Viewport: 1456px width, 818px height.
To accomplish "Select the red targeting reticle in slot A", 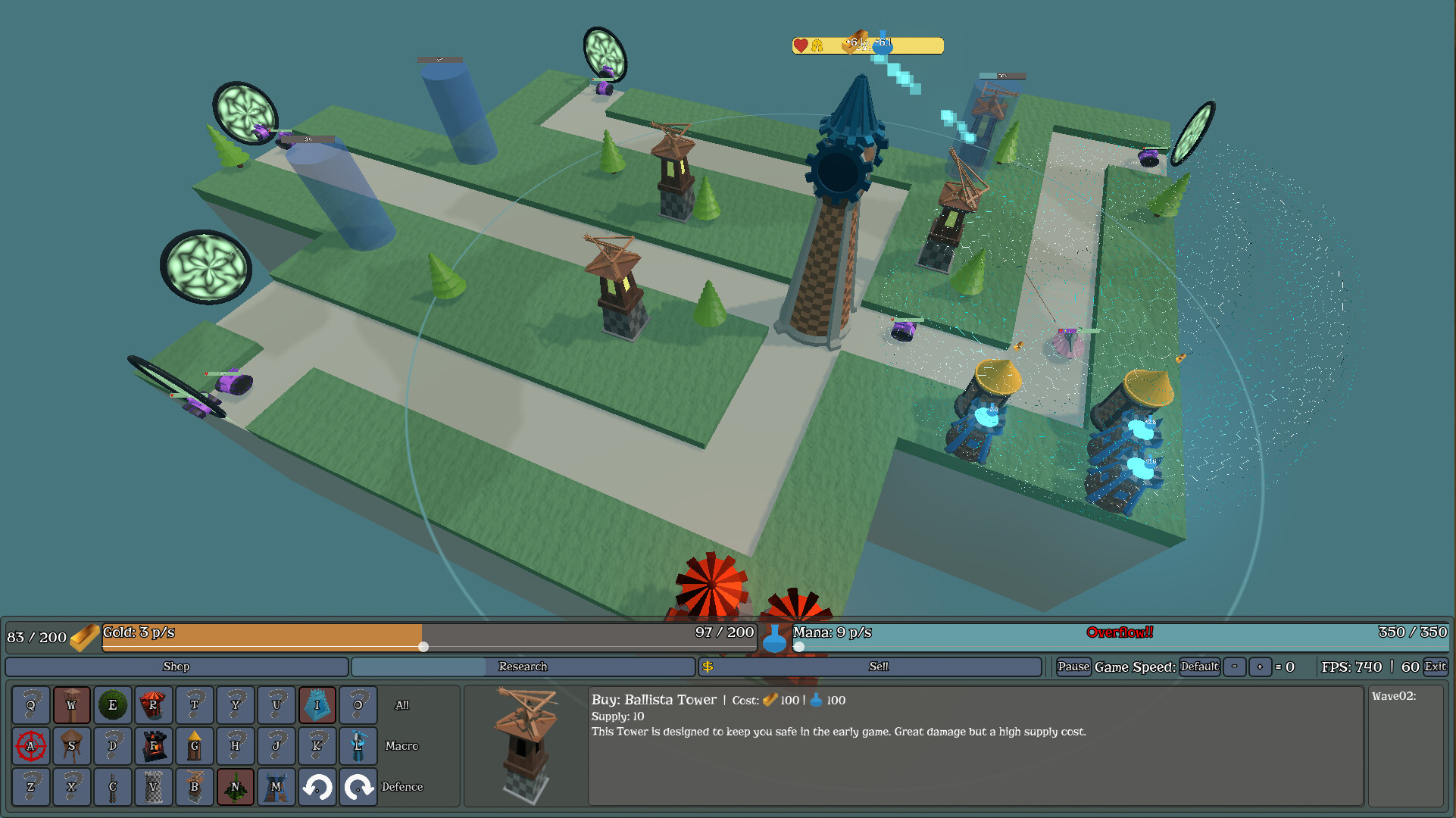I will [x=30, y=746].
